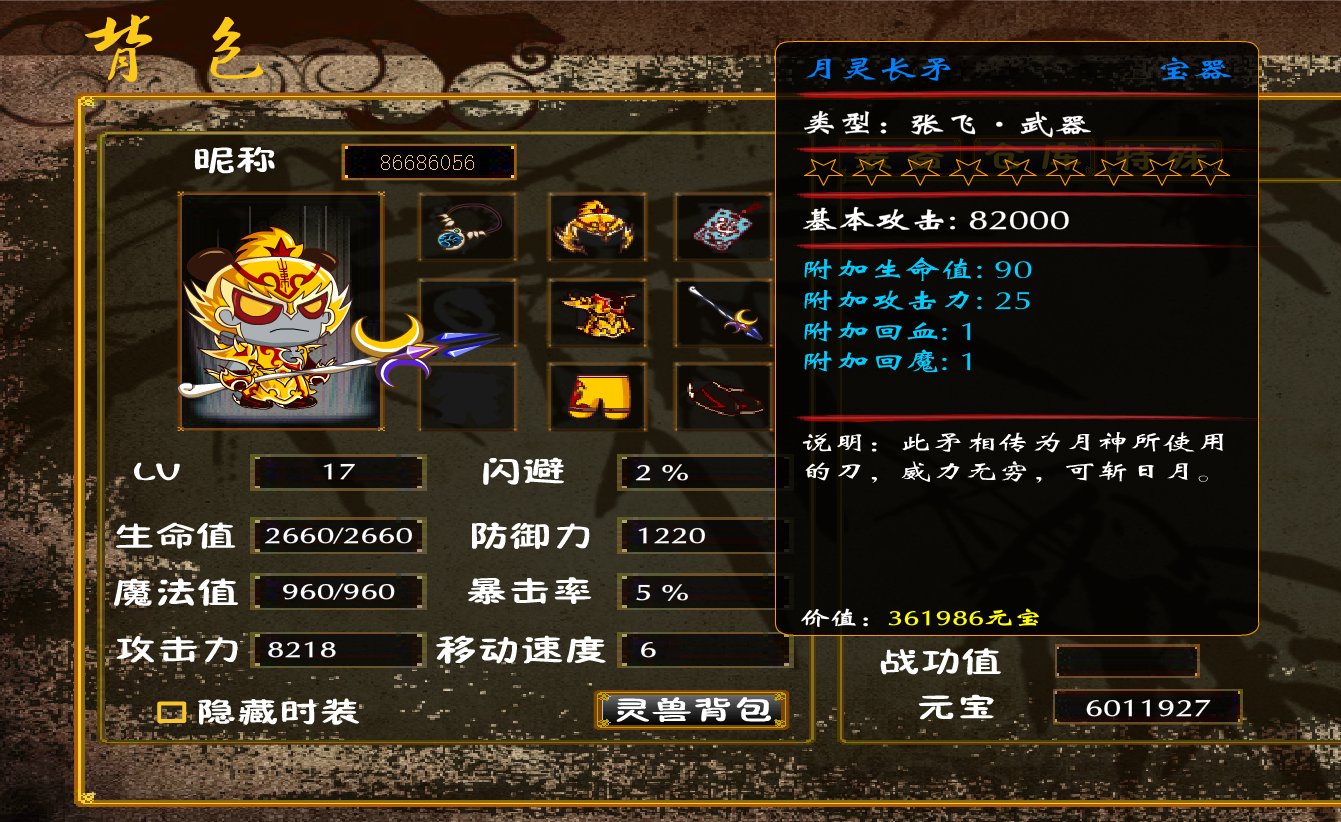
Task: Select the golden armor equipment icon
Action: click(x=596, y=312)
